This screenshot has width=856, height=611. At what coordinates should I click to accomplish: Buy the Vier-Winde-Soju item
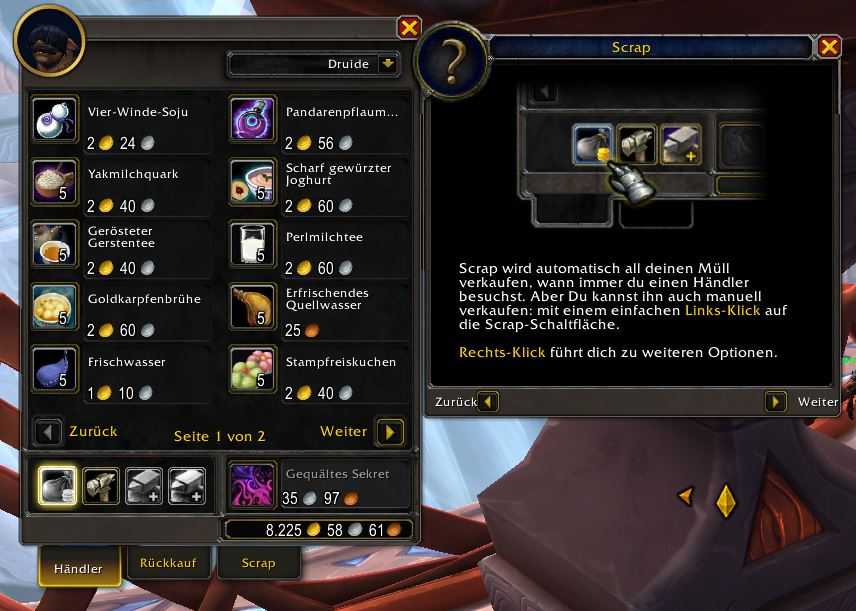51,116
